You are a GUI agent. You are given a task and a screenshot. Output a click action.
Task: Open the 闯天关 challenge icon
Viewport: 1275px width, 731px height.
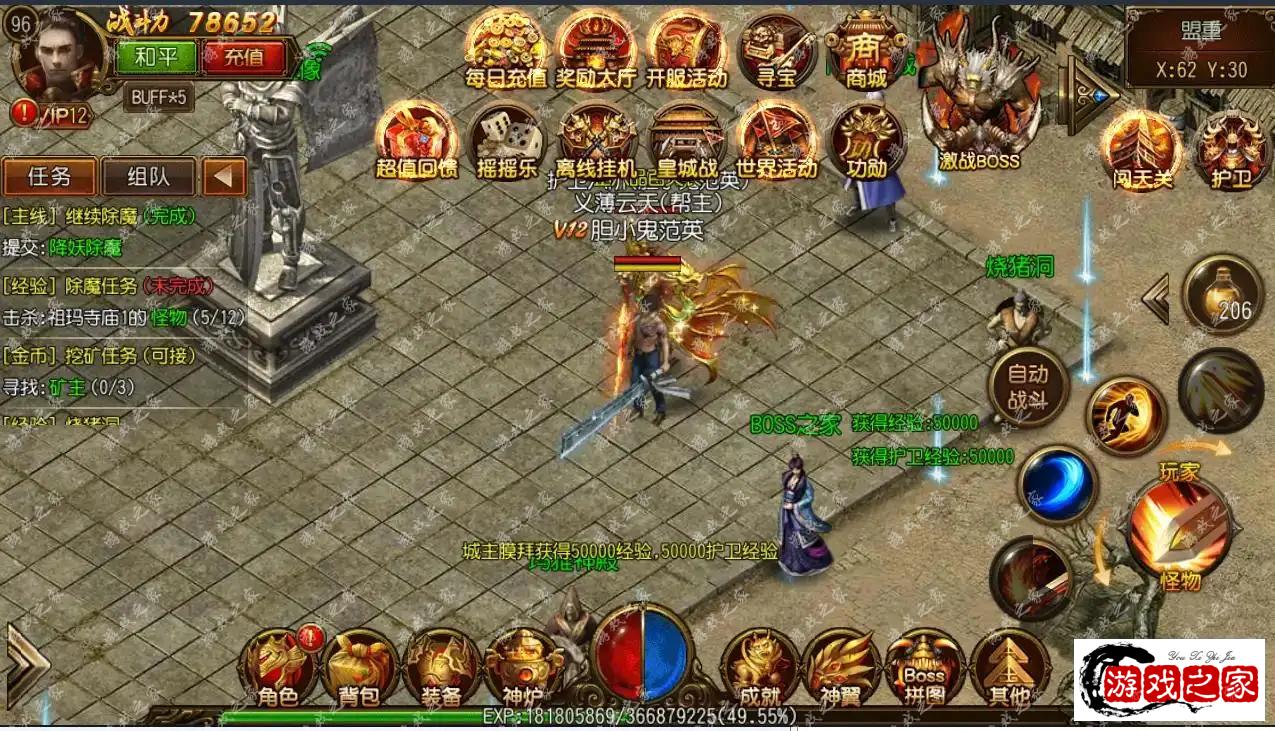[x=1141, y=148]
